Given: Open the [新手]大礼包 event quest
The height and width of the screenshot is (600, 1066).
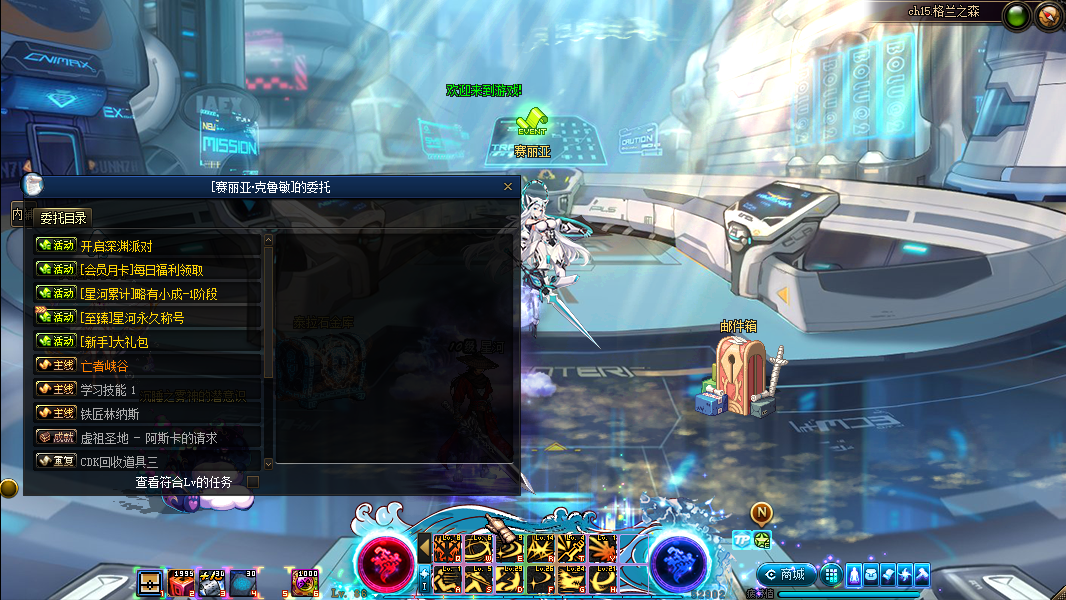Looking at the screenshot, I should click(x=148, y=342).
